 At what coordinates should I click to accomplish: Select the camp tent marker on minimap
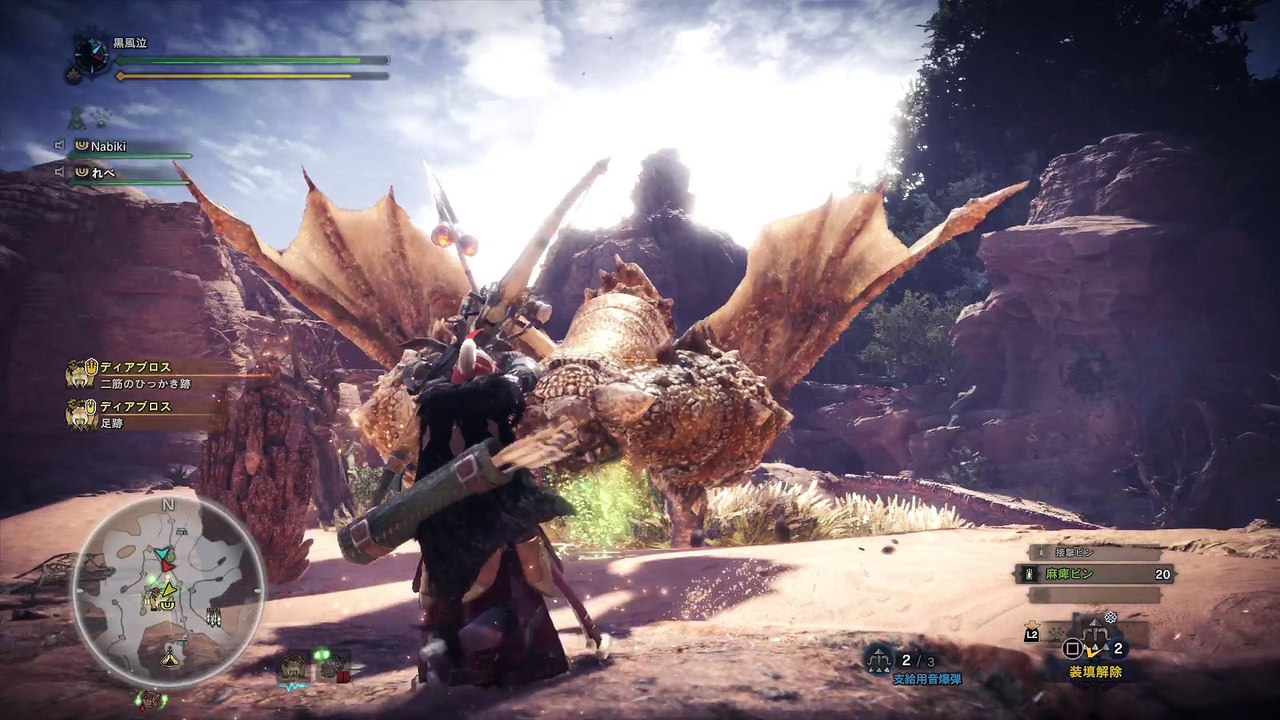tap(172, 657)
